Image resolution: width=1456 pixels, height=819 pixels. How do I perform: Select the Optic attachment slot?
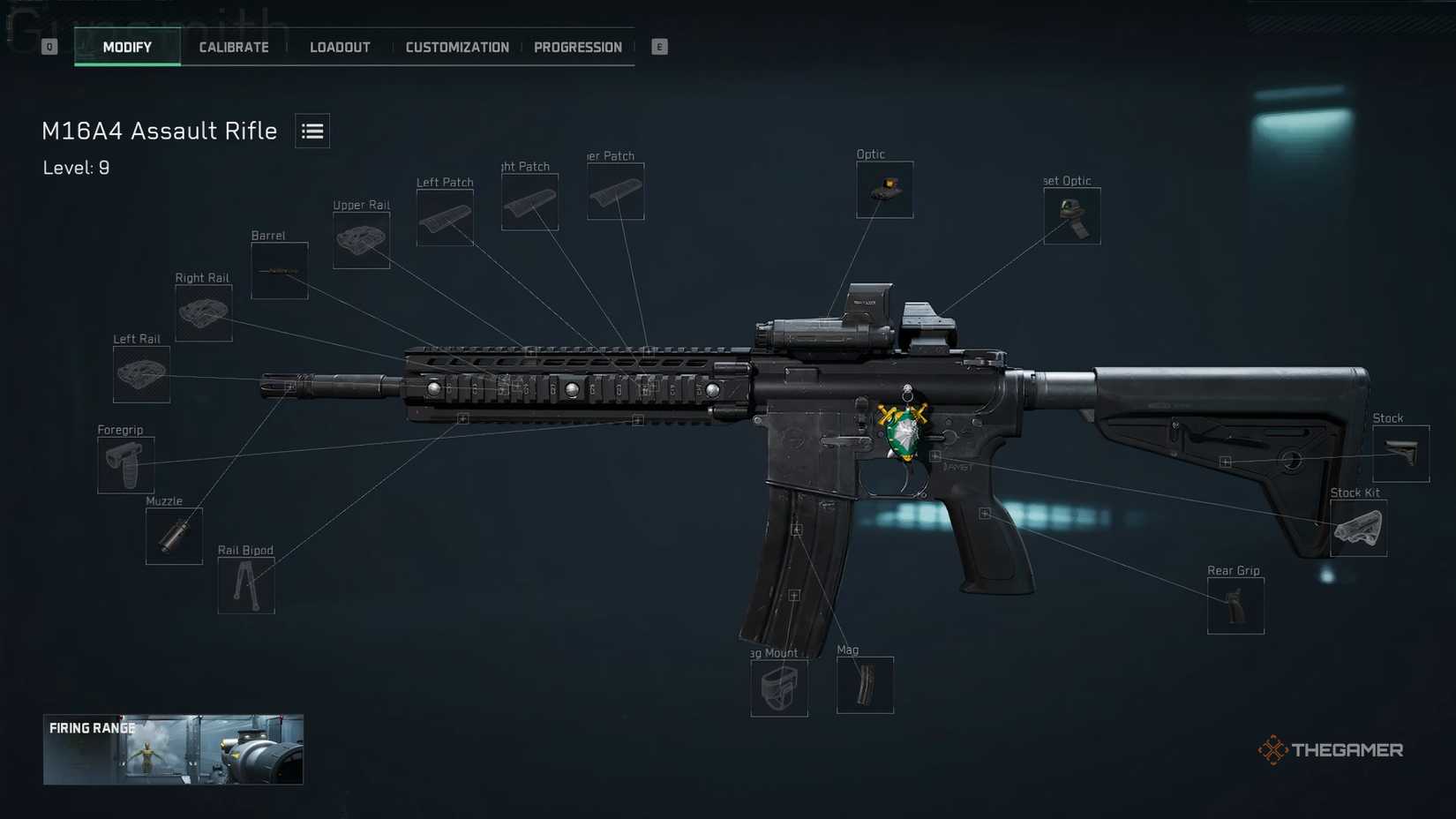coord(884,190)
